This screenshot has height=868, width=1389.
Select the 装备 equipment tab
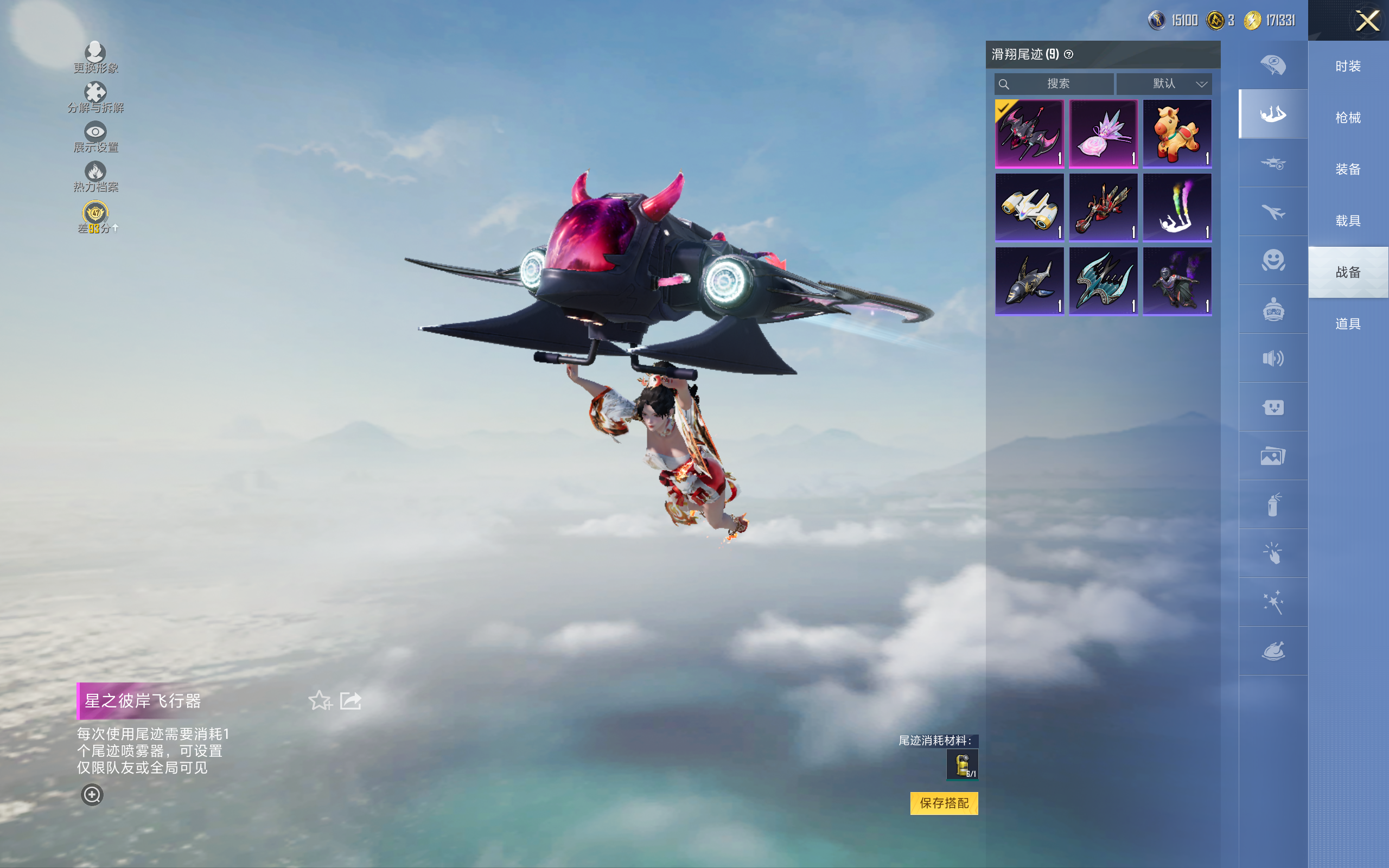1348,169
